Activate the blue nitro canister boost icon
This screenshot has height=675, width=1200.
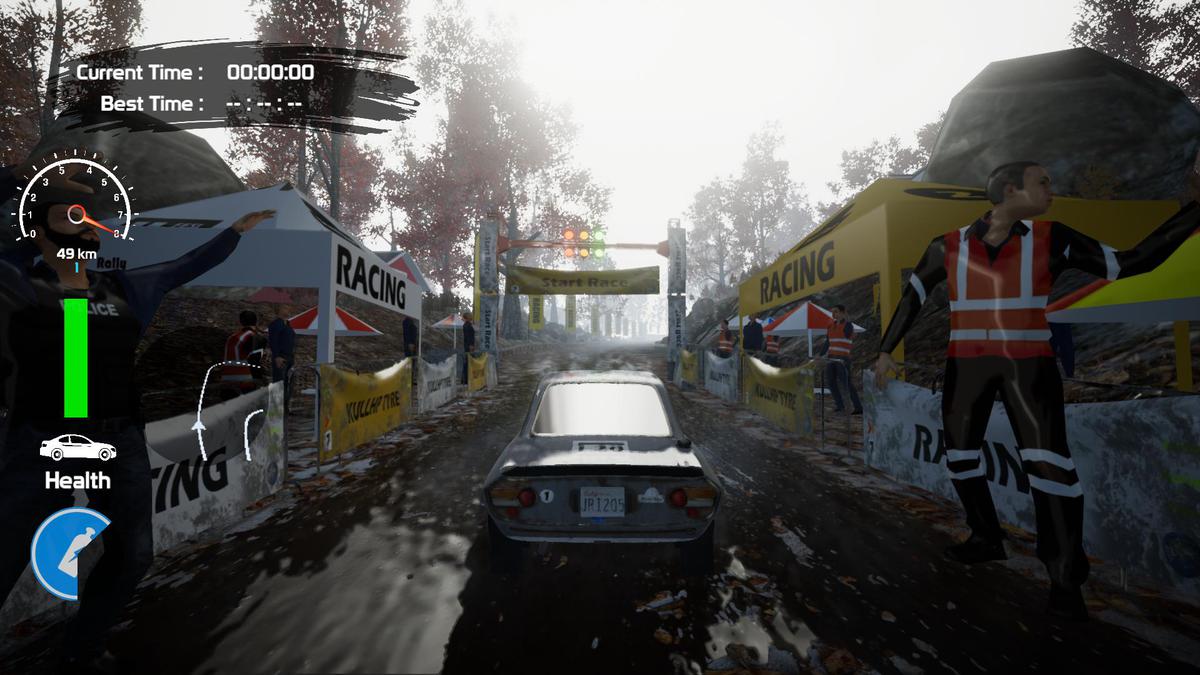coord(69,553)
